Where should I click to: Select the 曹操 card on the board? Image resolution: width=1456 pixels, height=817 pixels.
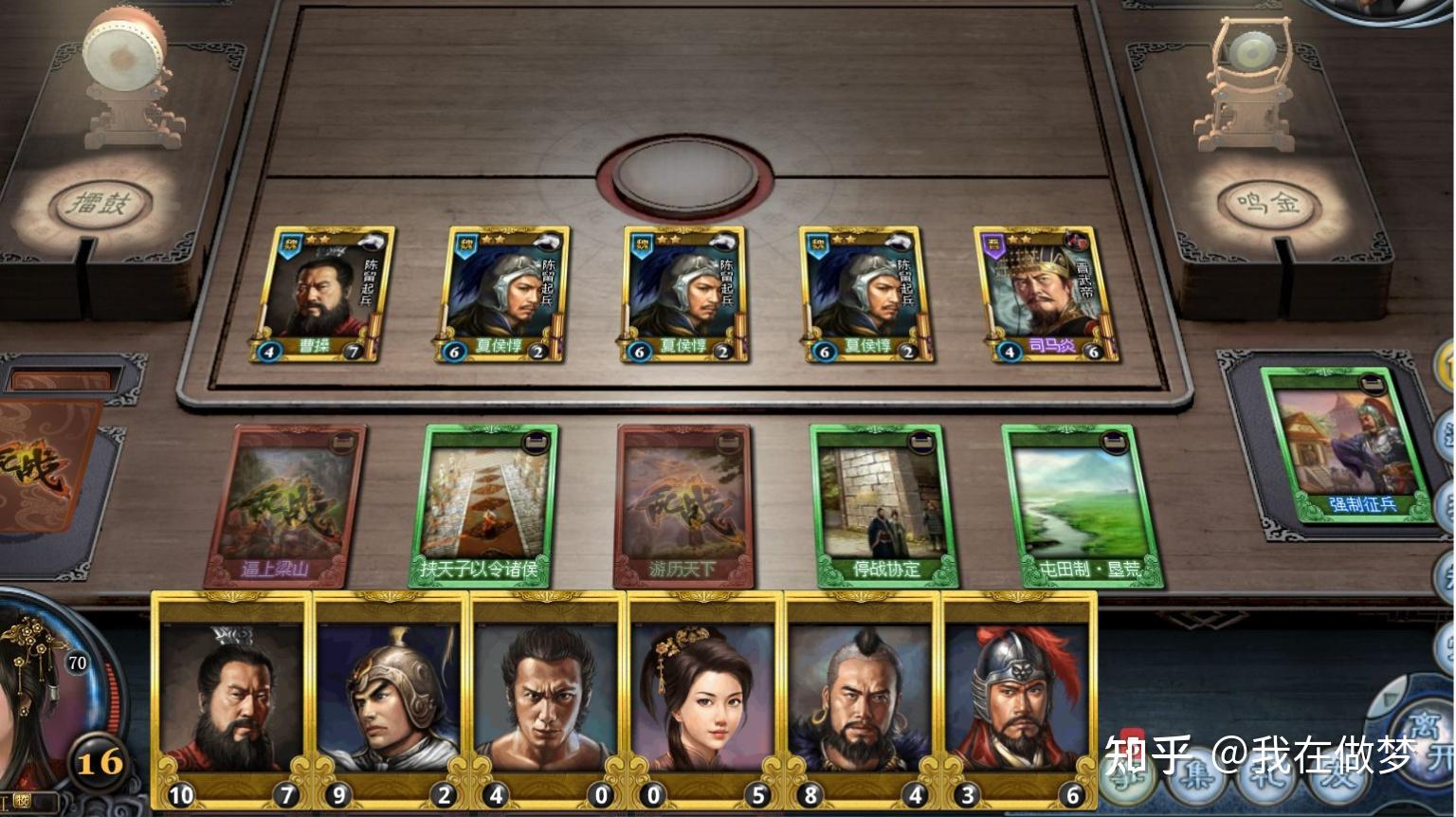321,294
